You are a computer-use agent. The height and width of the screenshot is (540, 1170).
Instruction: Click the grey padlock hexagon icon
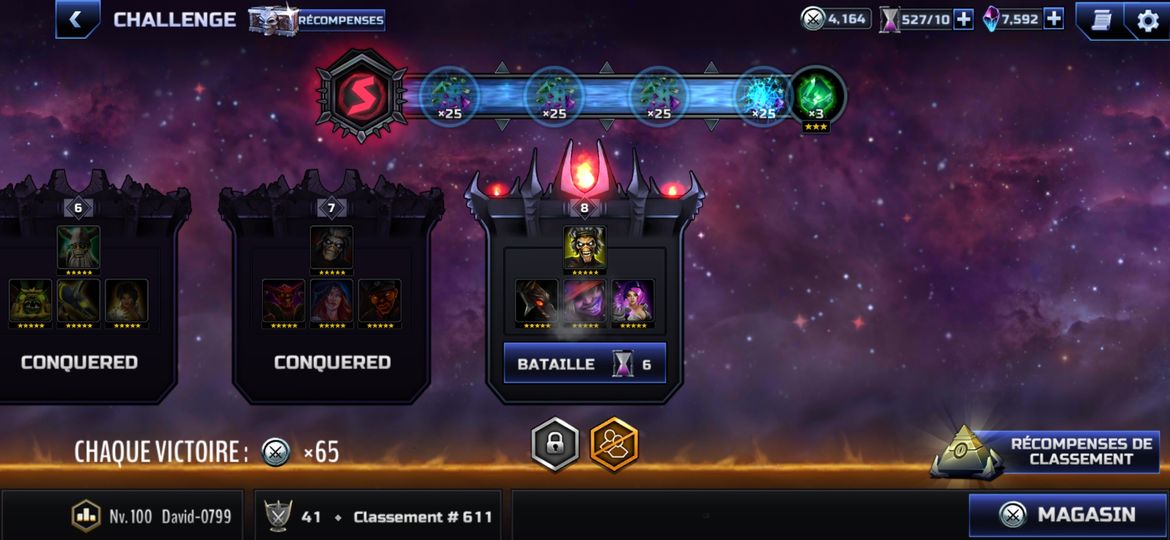coord(555,444)
